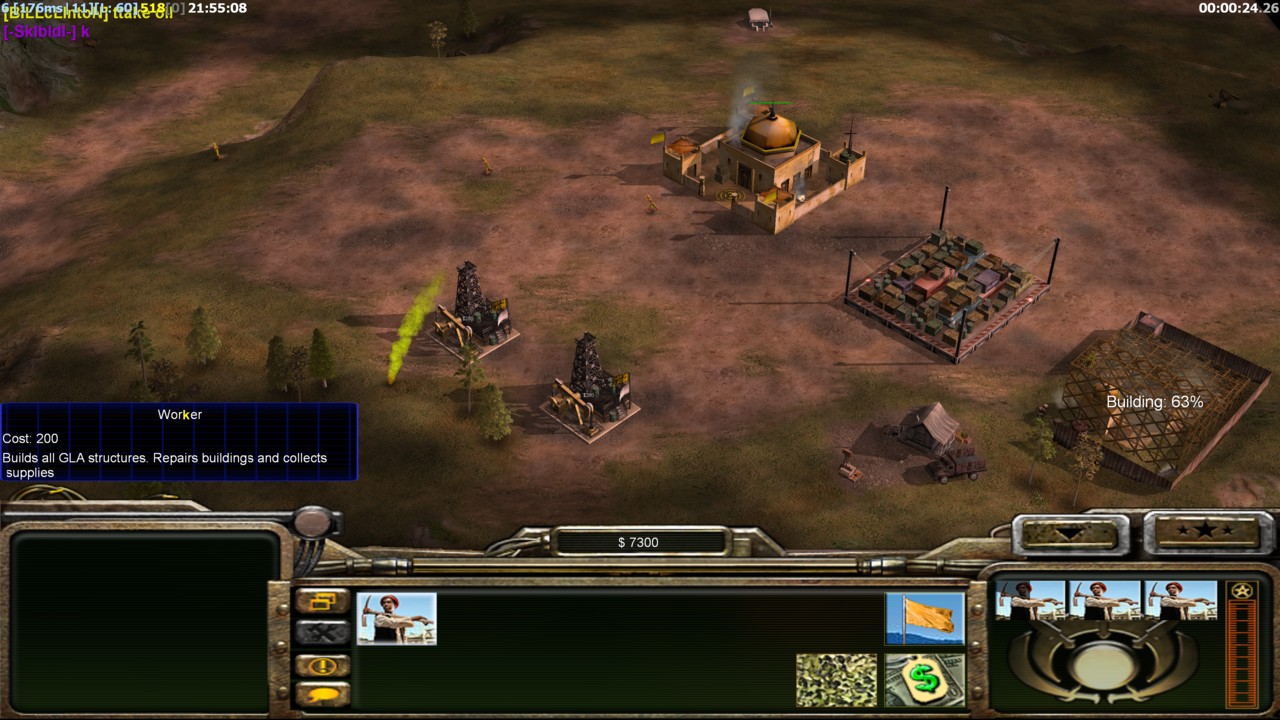Queue a Worker from the build button
This screenshot has height=720, width=1280.
click(396, 618)
